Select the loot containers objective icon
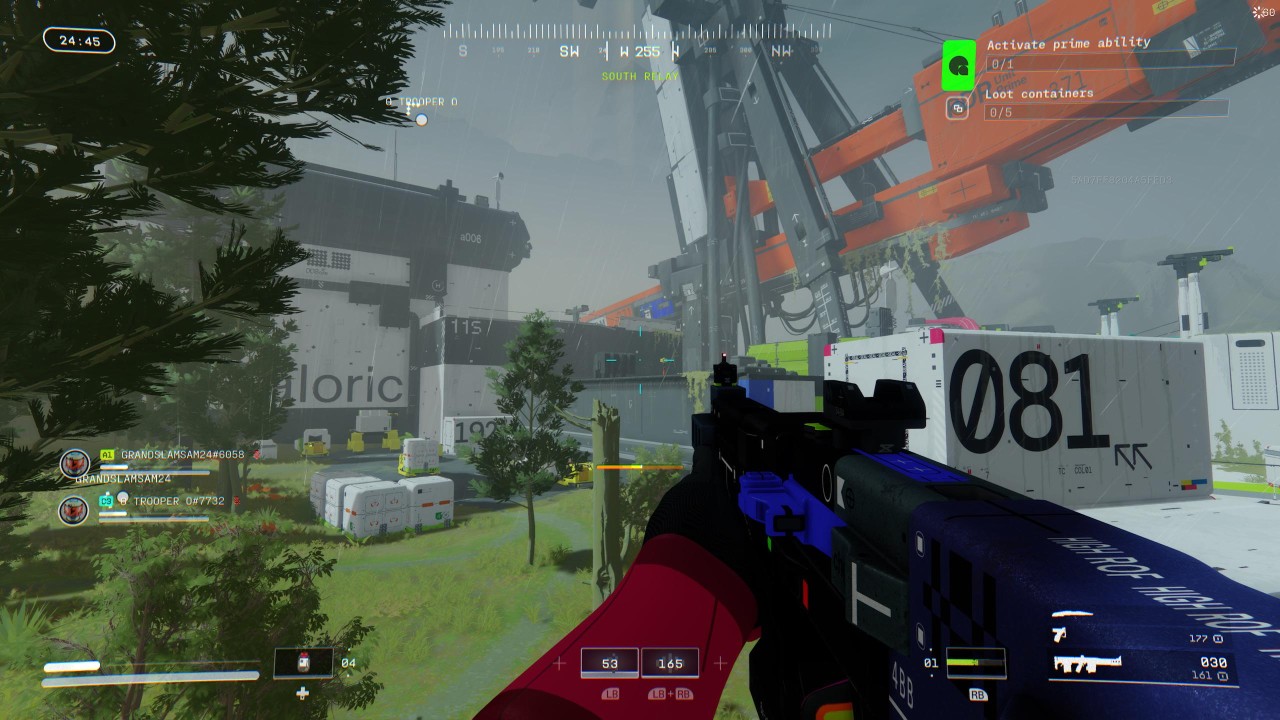The width and height of the screenshot is (1280, 720). [x=957, y=105]
